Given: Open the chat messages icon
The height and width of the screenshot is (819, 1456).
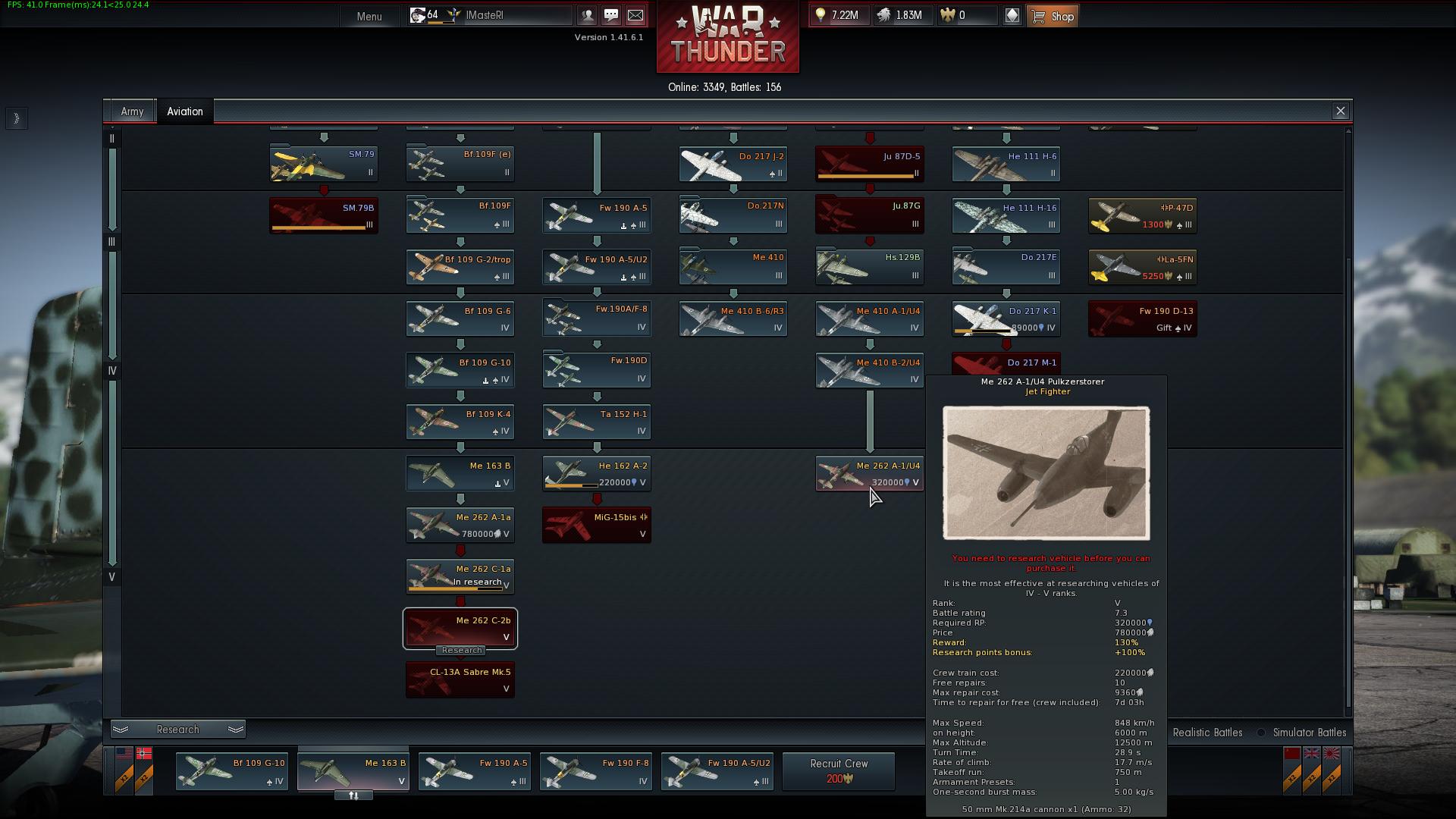Looking at the screenshot, I should pos(611,14).
